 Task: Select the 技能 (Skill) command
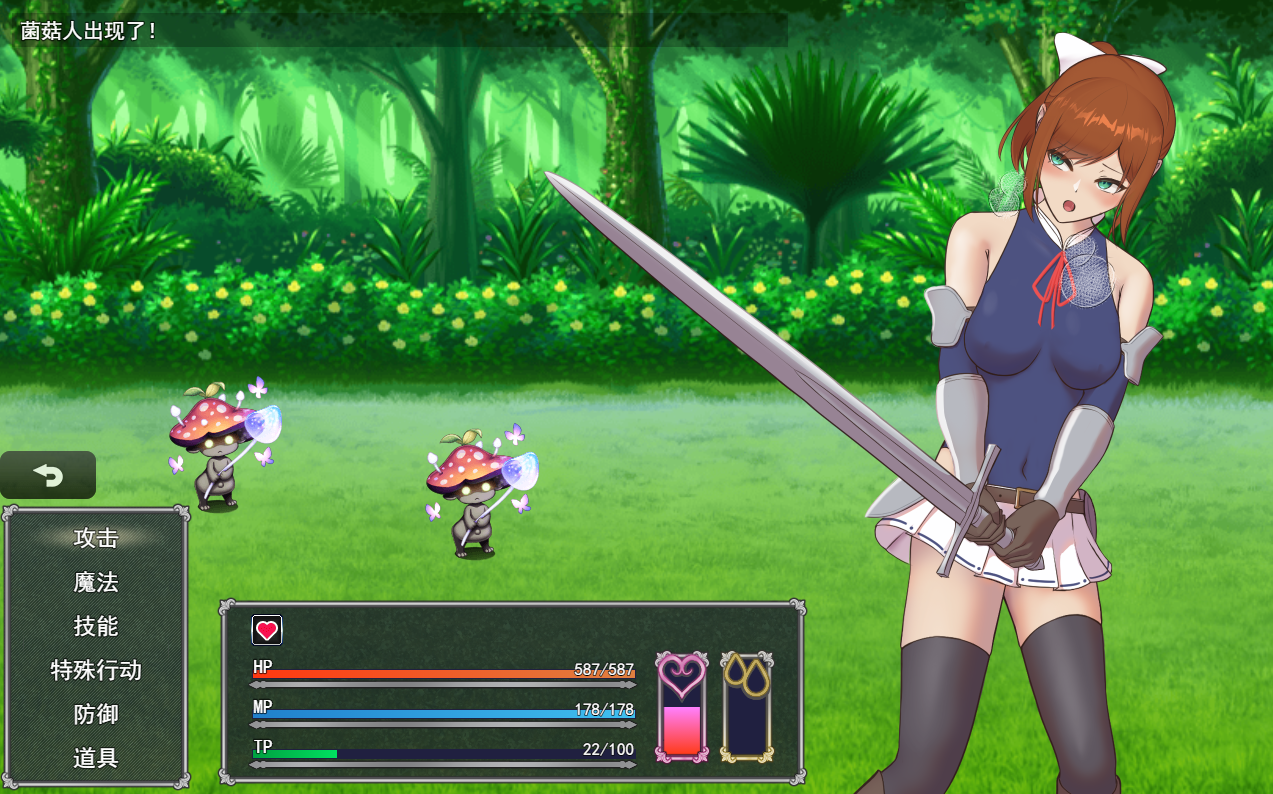pyautogui.click(x=96, y=626)
